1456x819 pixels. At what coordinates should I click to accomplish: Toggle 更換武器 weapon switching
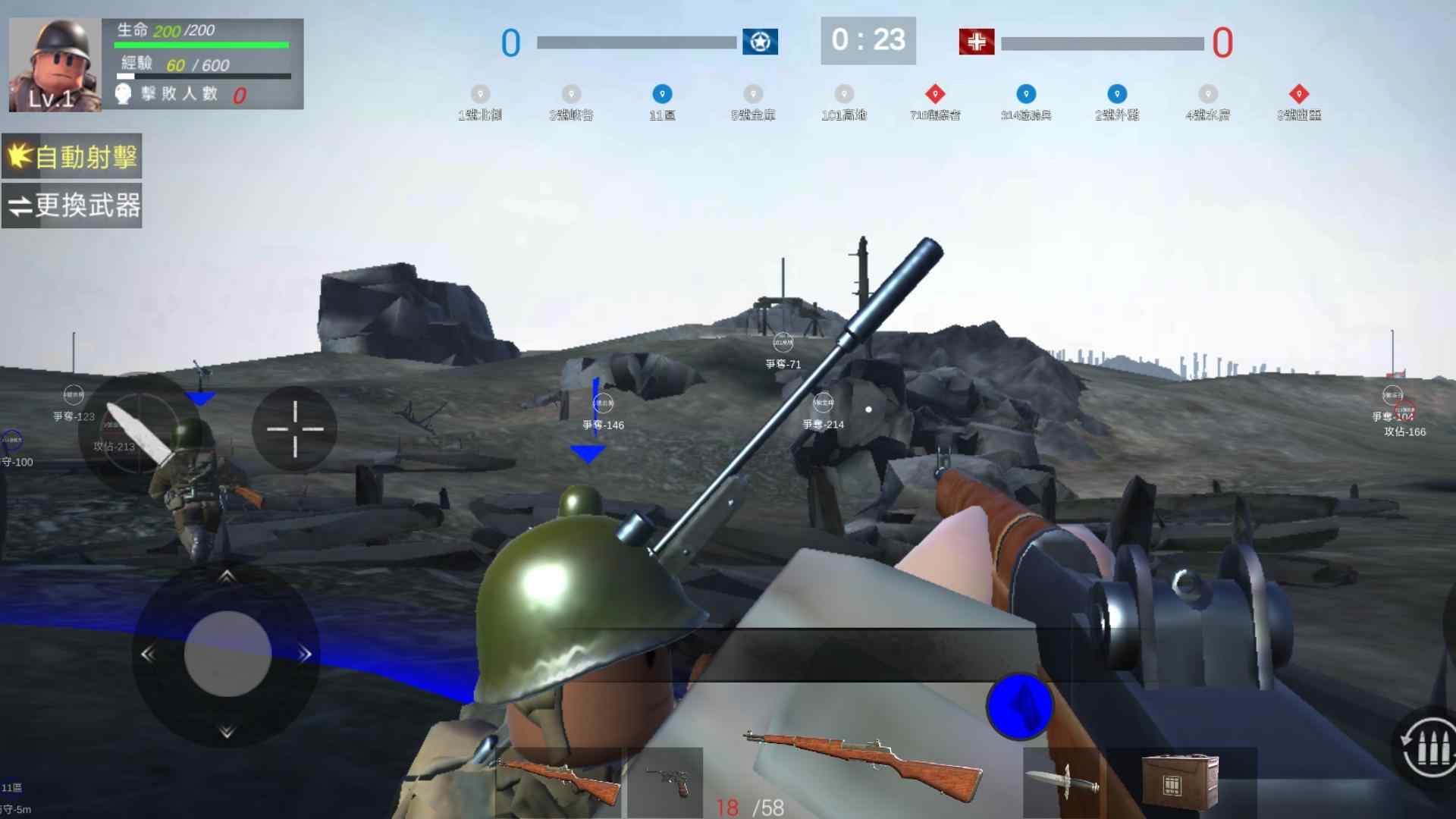[74, 205]
